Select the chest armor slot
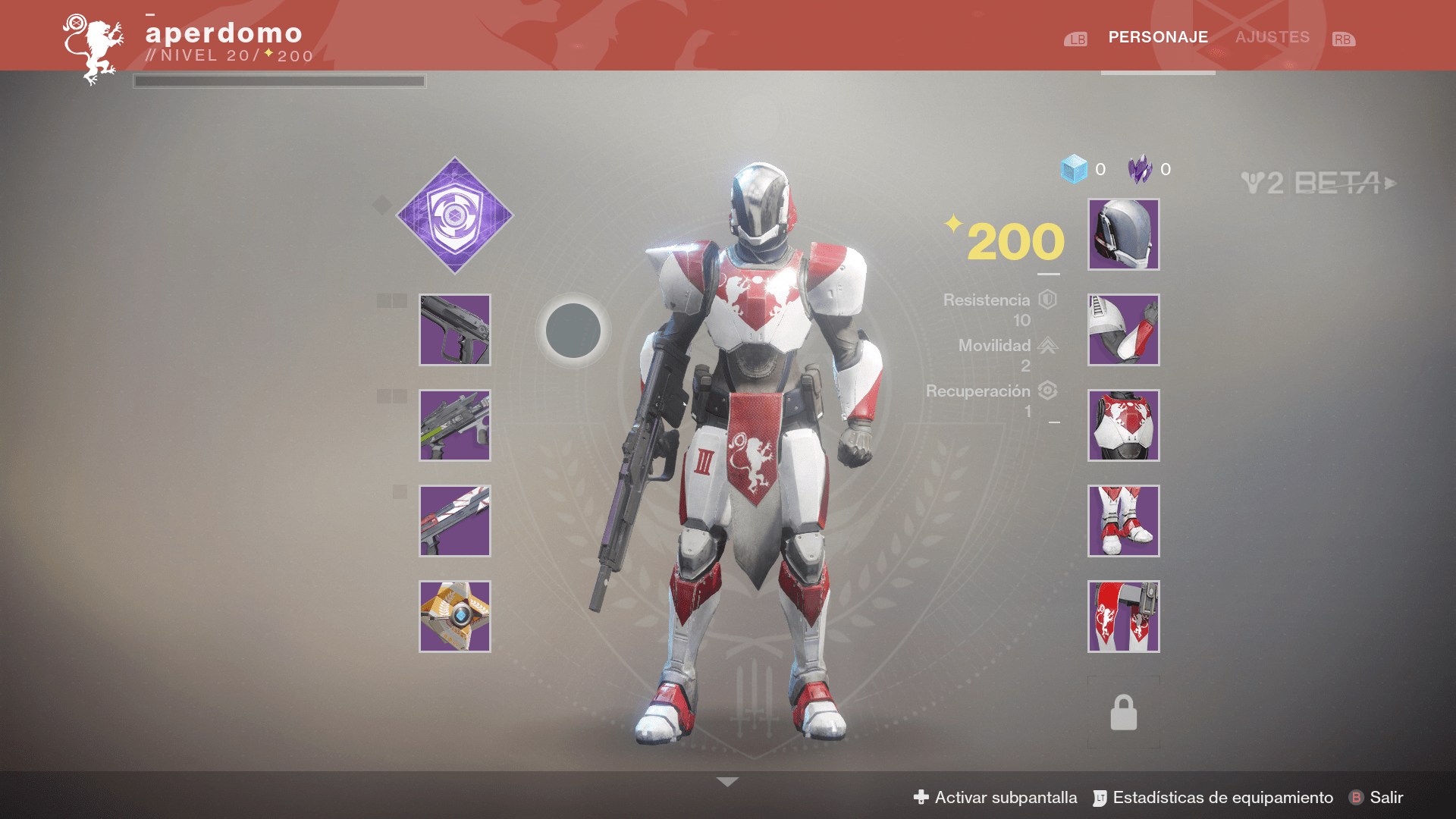 tap(1123, 425)
